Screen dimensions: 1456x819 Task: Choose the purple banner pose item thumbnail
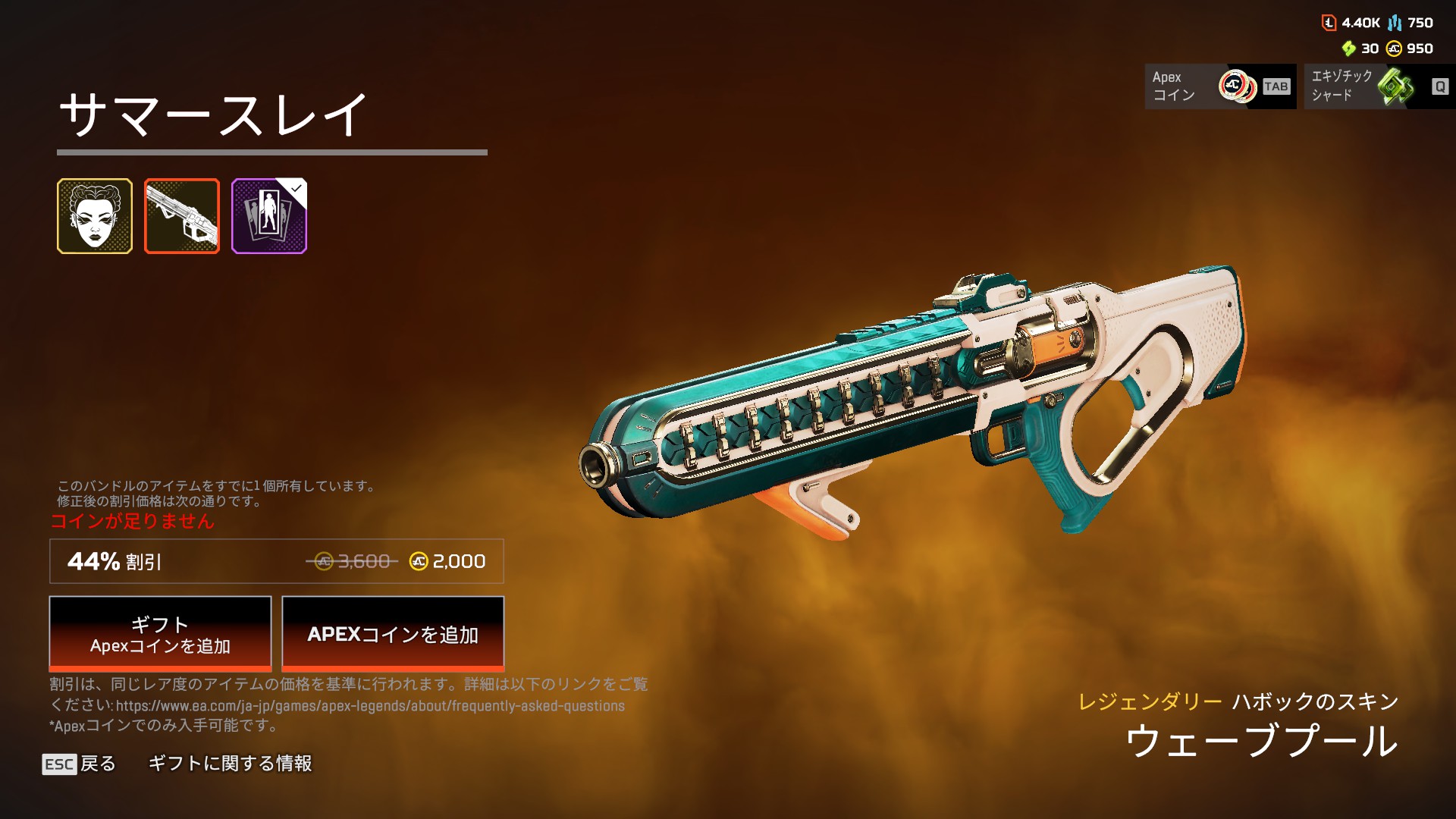click(x=269, y=216)
